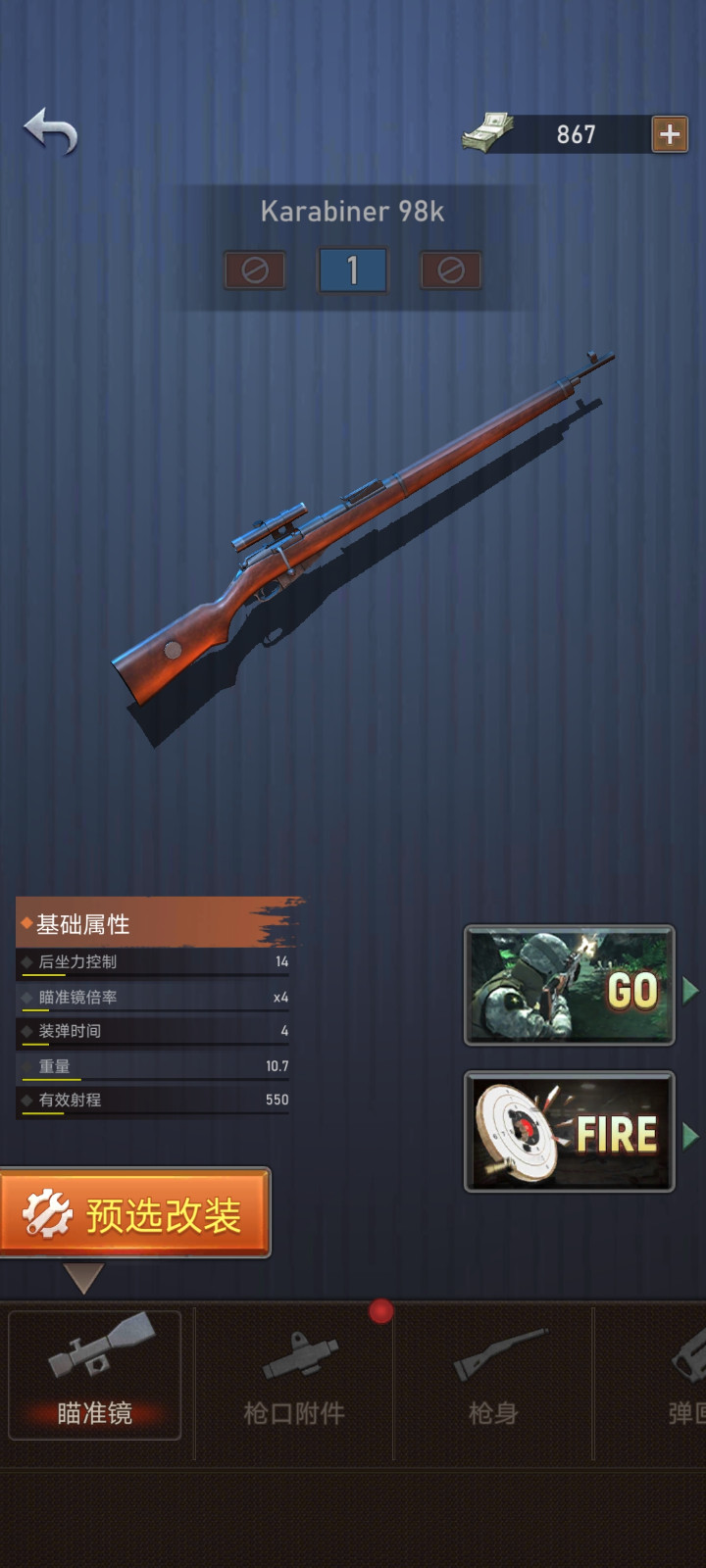Switch to the 瞄准镜 scope tab
The width and height of the screenshot is (706, 1568).
[95, 1374]
